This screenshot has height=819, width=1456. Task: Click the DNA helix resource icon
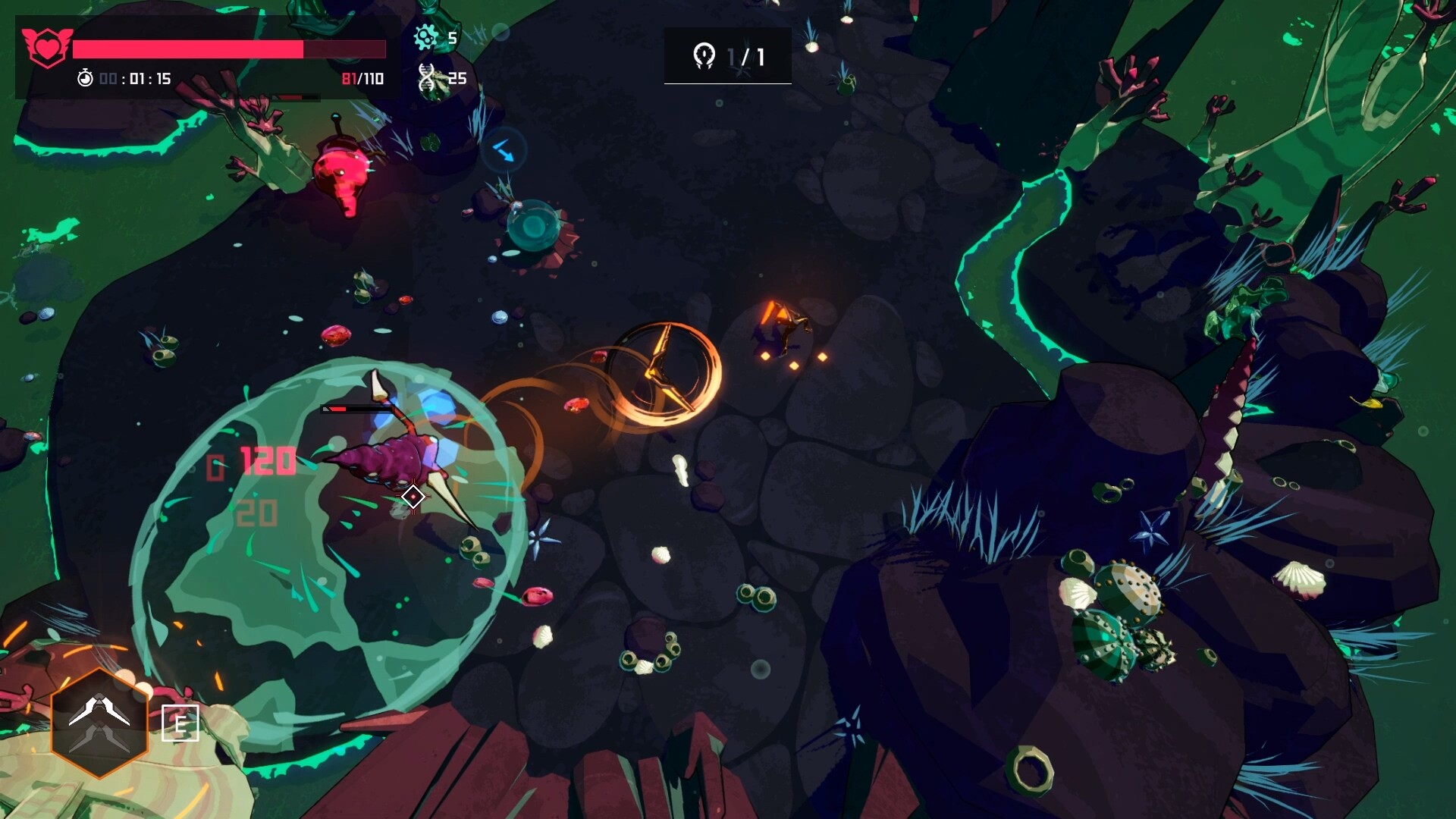pyautogui.click(x=427, y=77)
